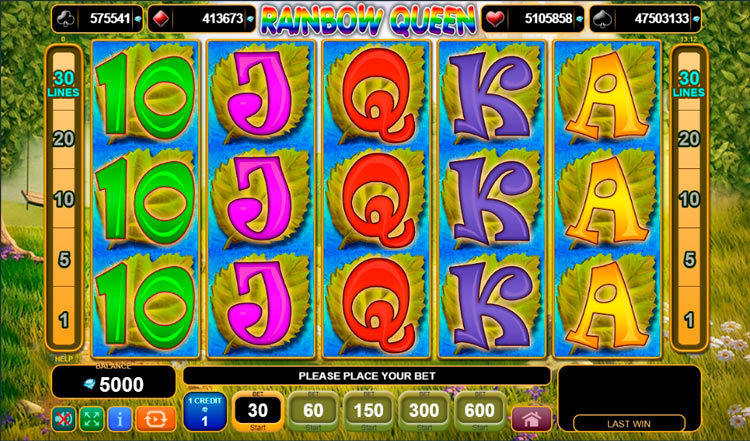The image size is (750, 441).
Task: Open the info paytable button
Action: click(120, 418)
